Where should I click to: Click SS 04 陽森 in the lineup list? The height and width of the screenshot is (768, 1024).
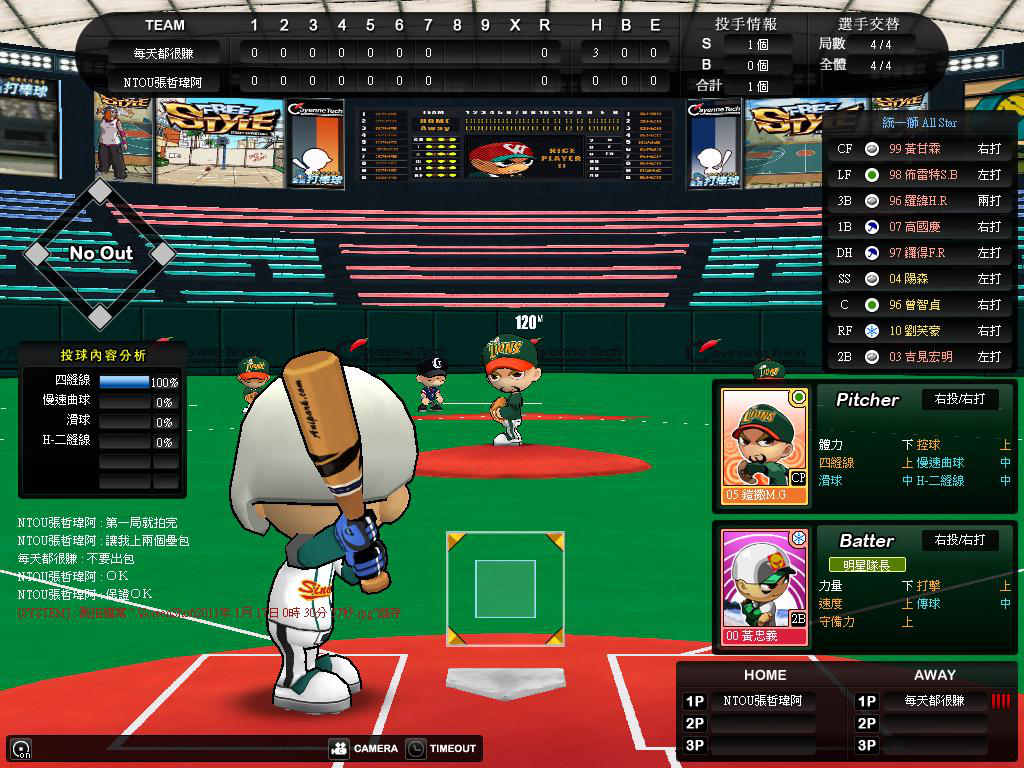tap(919, 278)
